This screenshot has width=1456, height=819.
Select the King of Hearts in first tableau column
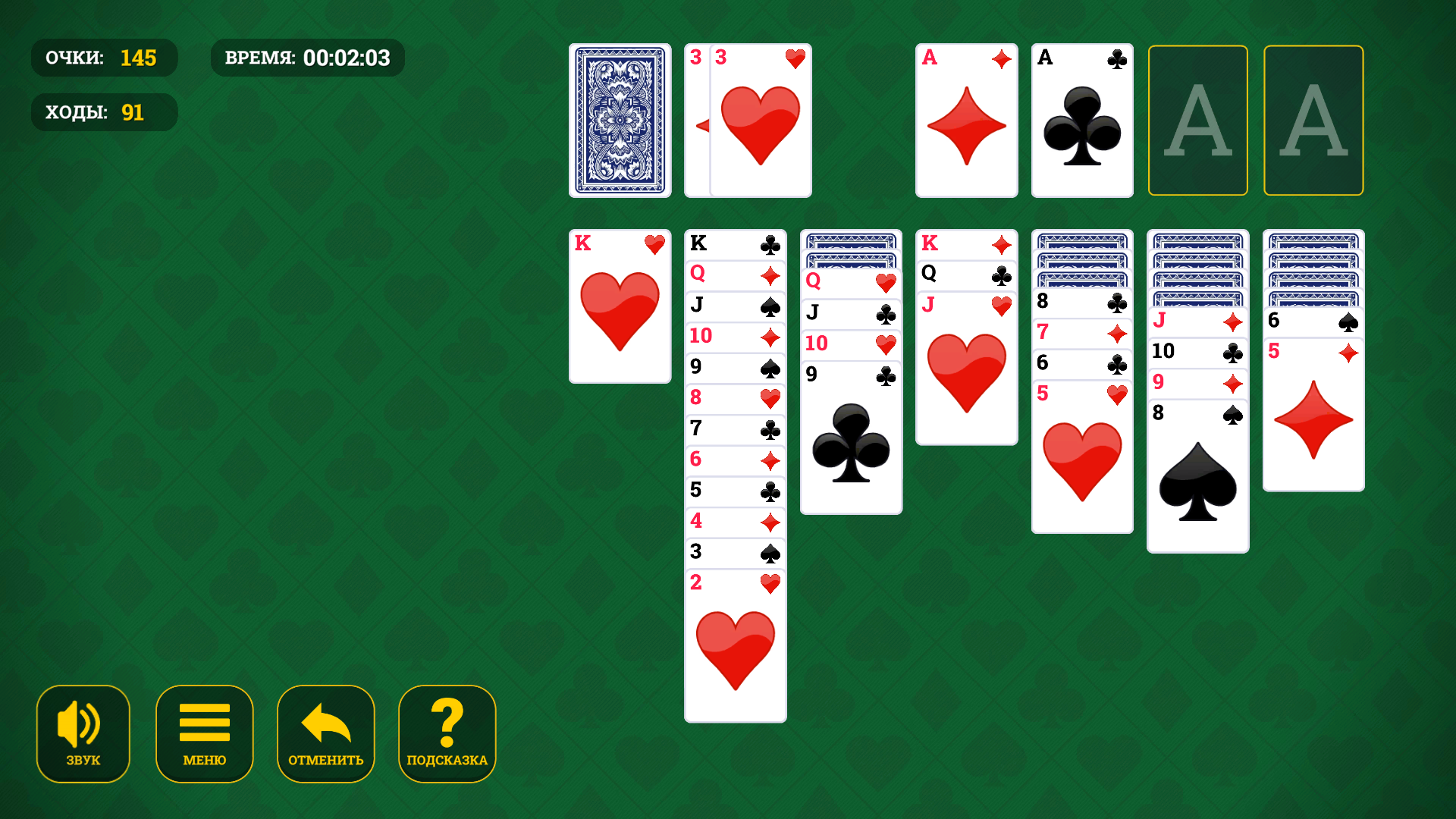[x=620, y=303]
